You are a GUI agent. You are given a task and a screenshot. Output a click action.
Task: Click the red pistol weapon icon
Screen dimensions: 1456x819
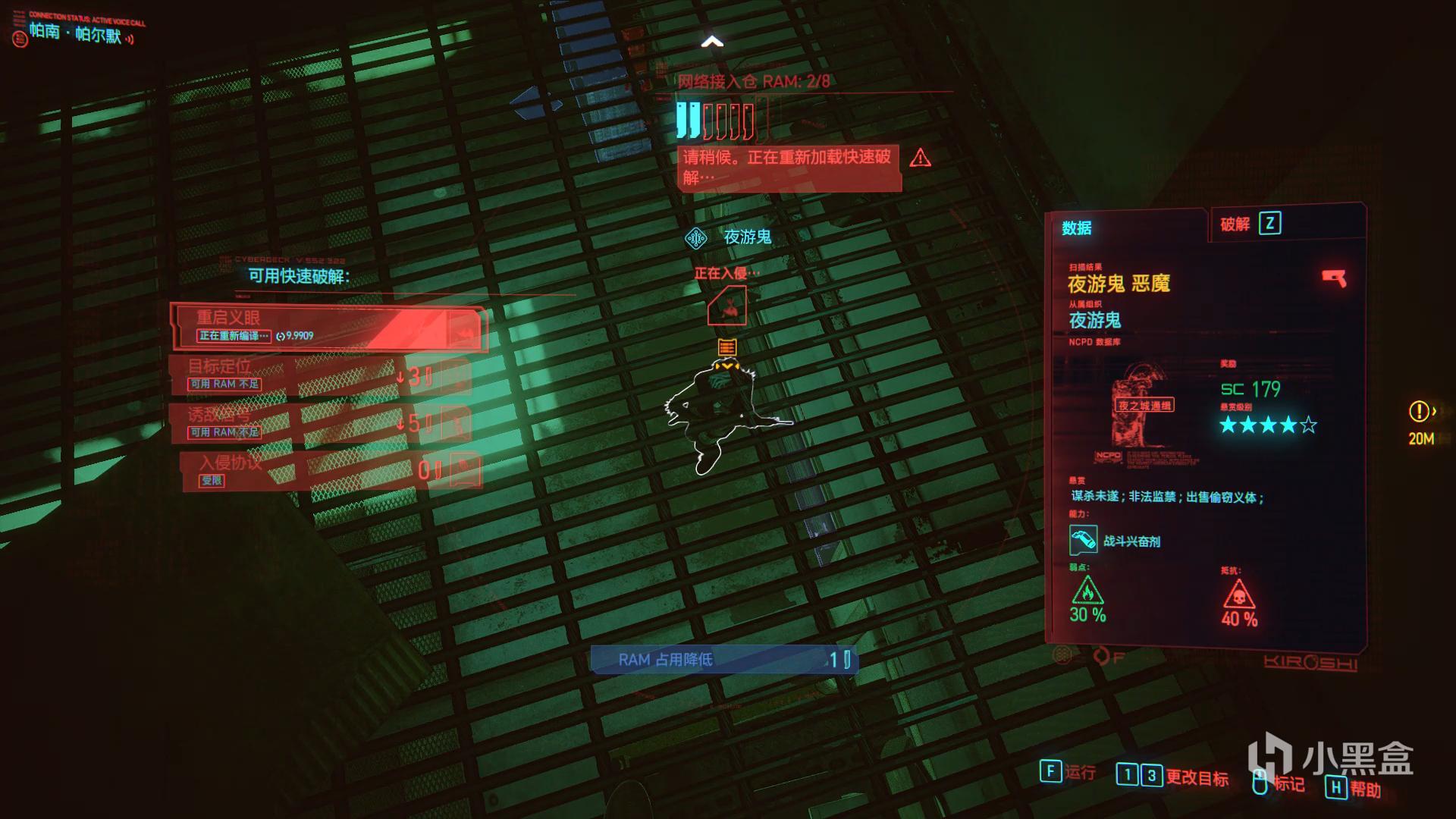click(x=1334, y=278)
